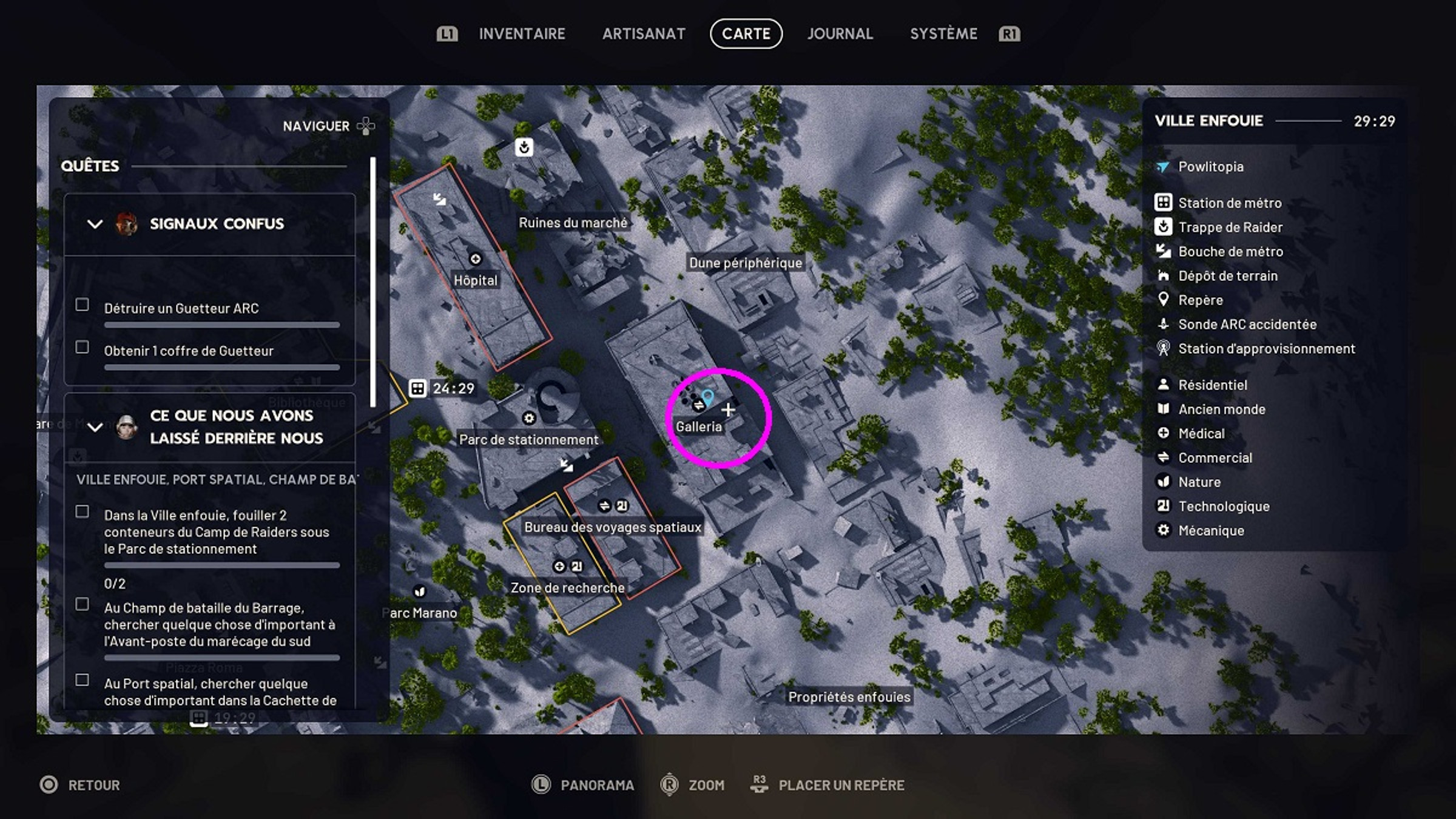Choose the Zone de recherche map marker
Viewport: 1456px width, 819px height.
(x=567, y=587)
